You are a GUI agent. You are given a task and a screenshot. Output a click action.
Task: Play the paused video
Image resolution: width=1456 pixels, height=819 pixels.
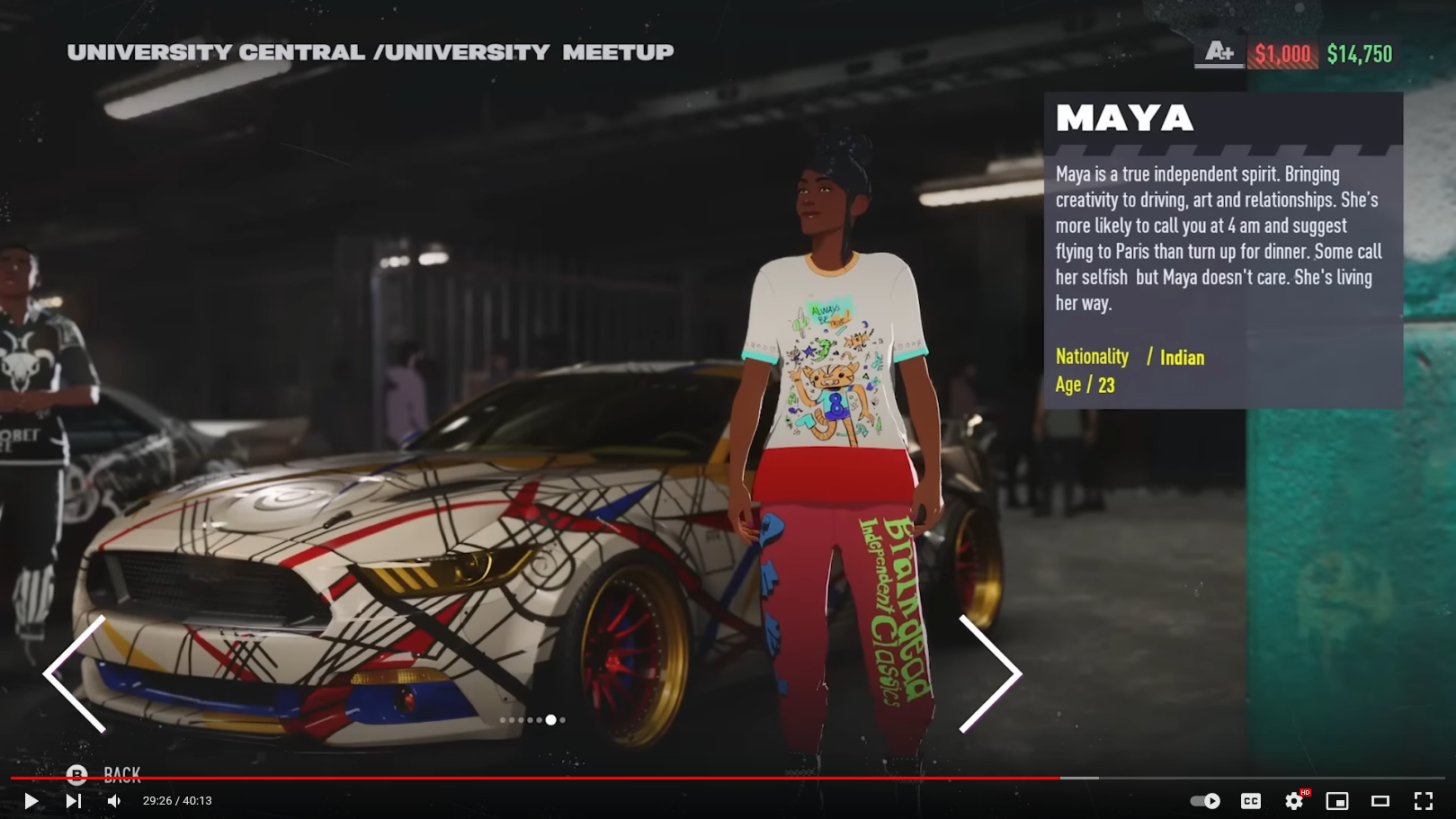click(x=31, y=801)
